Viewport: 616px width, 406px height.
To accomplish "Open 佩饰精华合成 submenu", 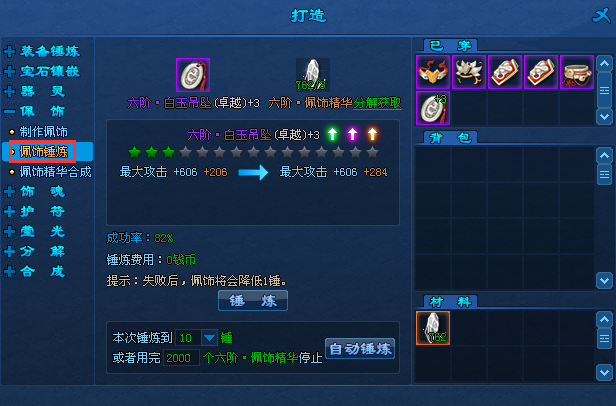I will 55,171.
